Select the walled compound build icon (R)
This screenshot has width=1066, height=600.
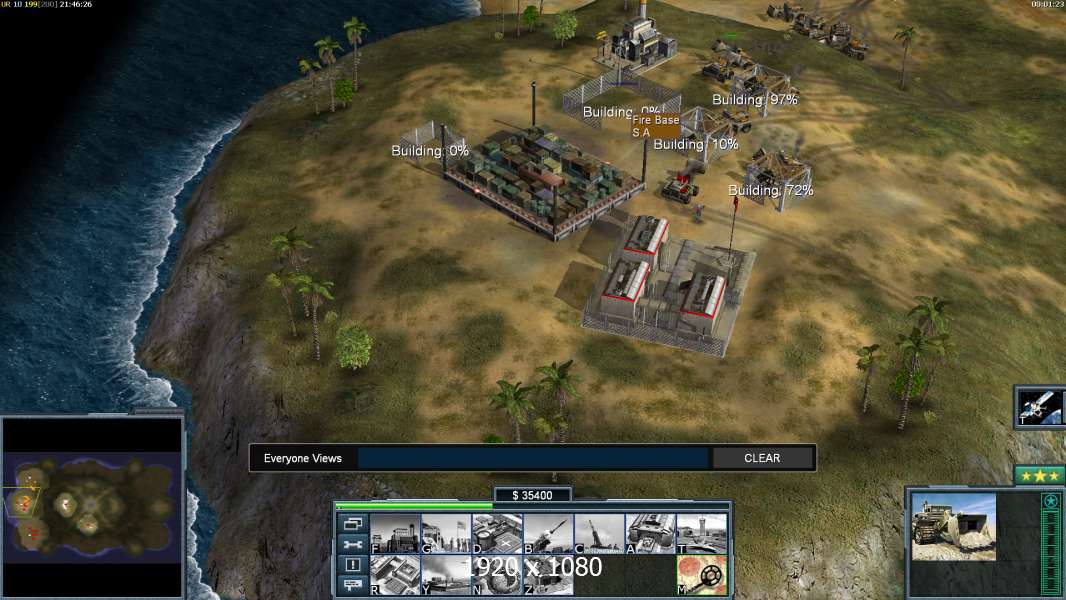coord(395,574)
